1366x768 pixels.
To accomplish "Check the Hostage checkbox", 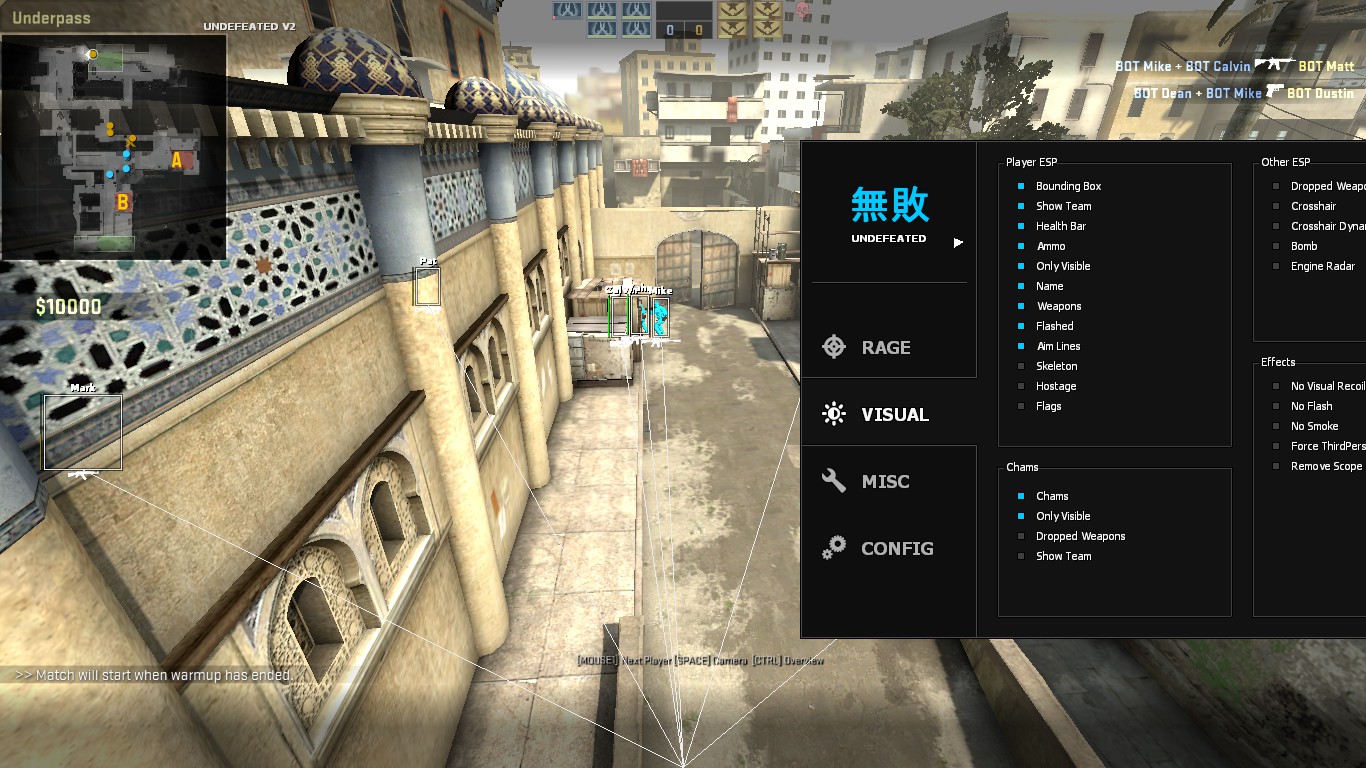I will coord(1021,386).
